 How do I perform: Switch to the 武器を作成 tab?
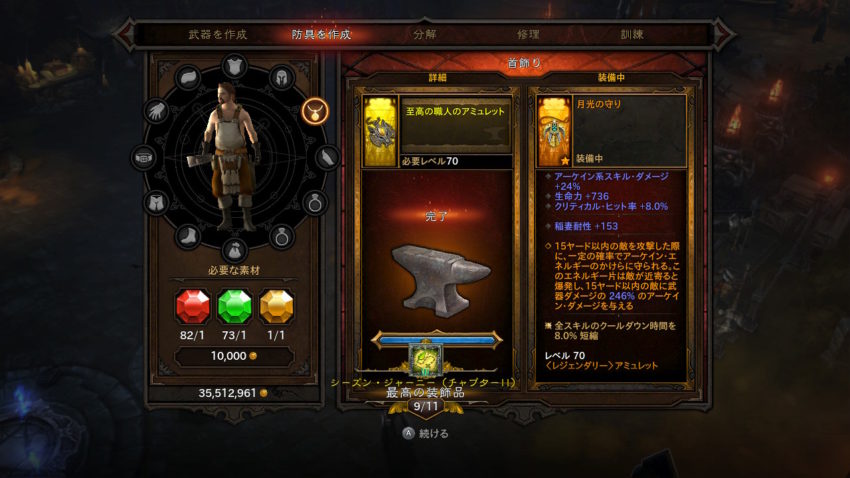click(x=217, y=34)
